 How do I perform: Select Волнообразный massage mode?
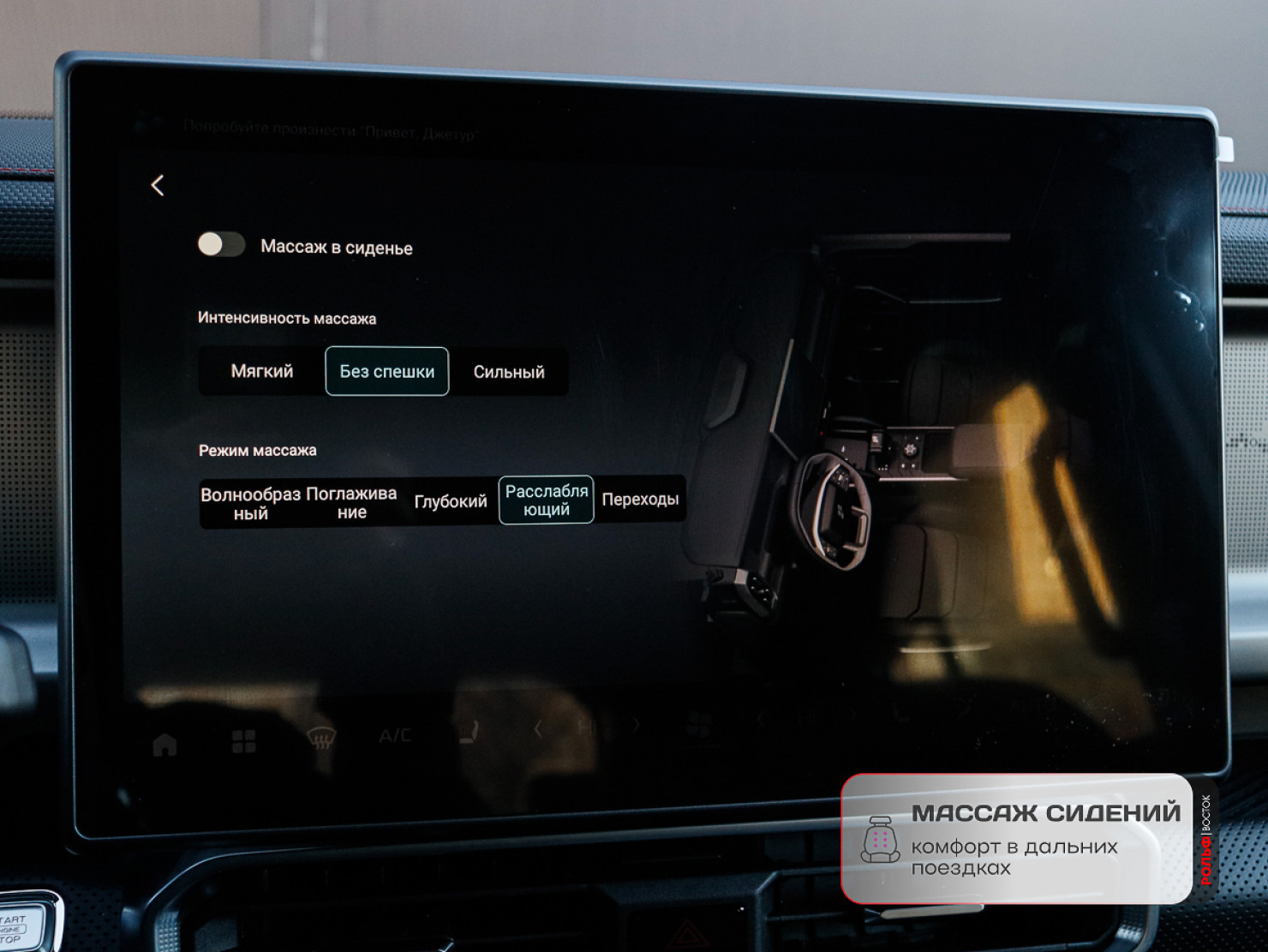(250, 503)
